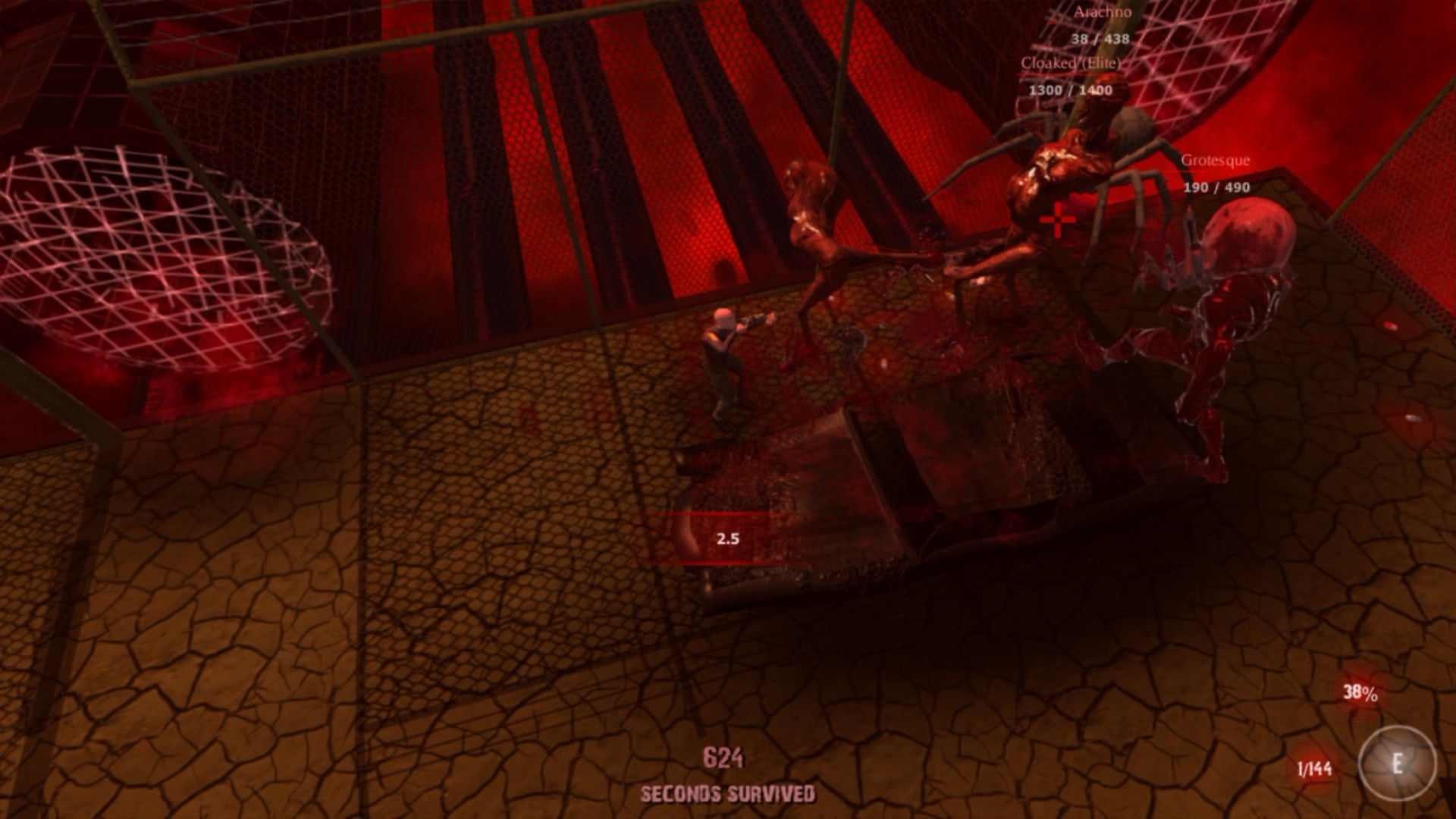
Task: Select the red crosshair reticle
Action: point(1057,220)
